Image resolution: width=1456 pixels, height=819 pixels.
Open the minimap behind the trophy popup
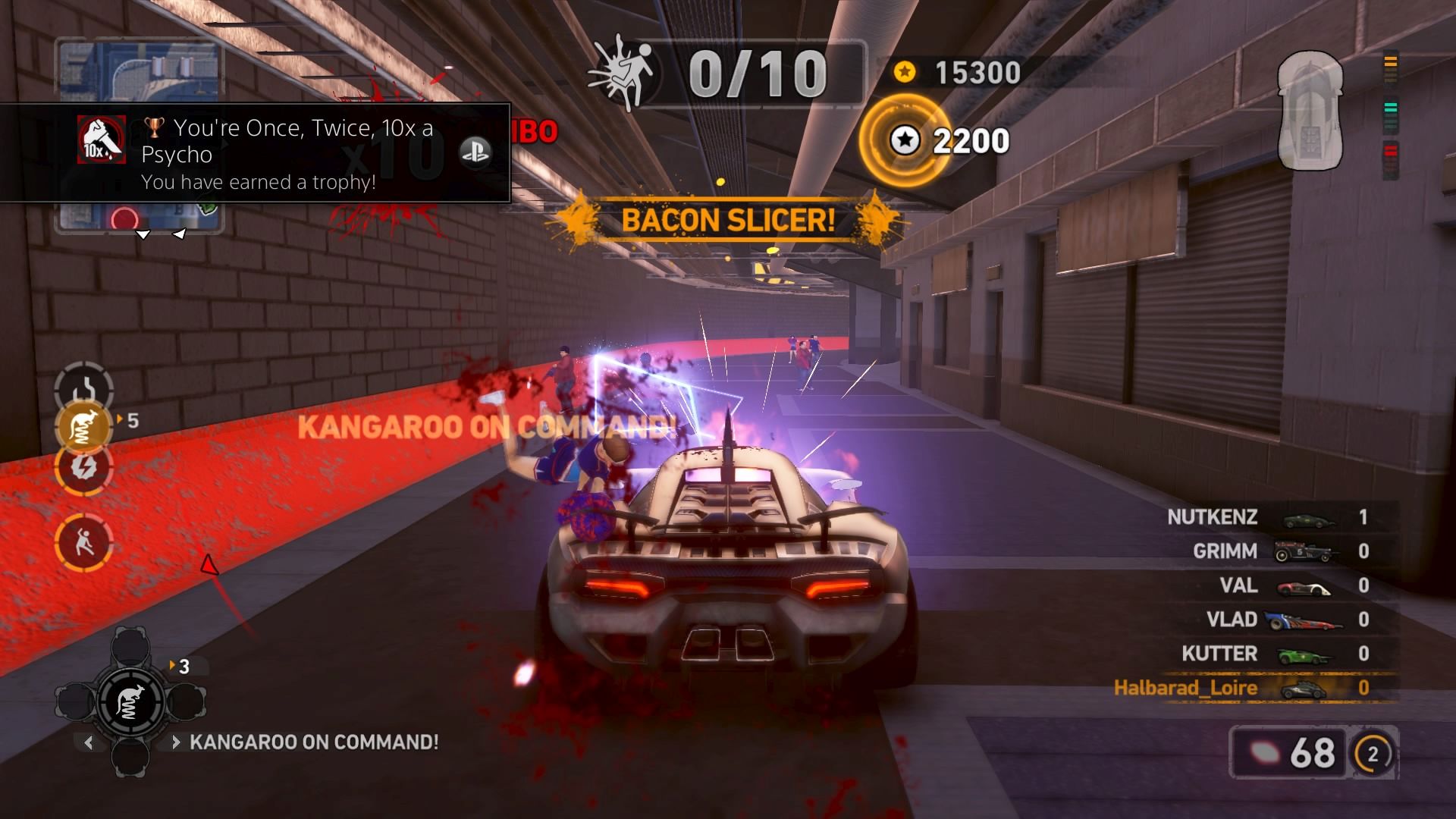pyautogui.click(x=138, y=70)
